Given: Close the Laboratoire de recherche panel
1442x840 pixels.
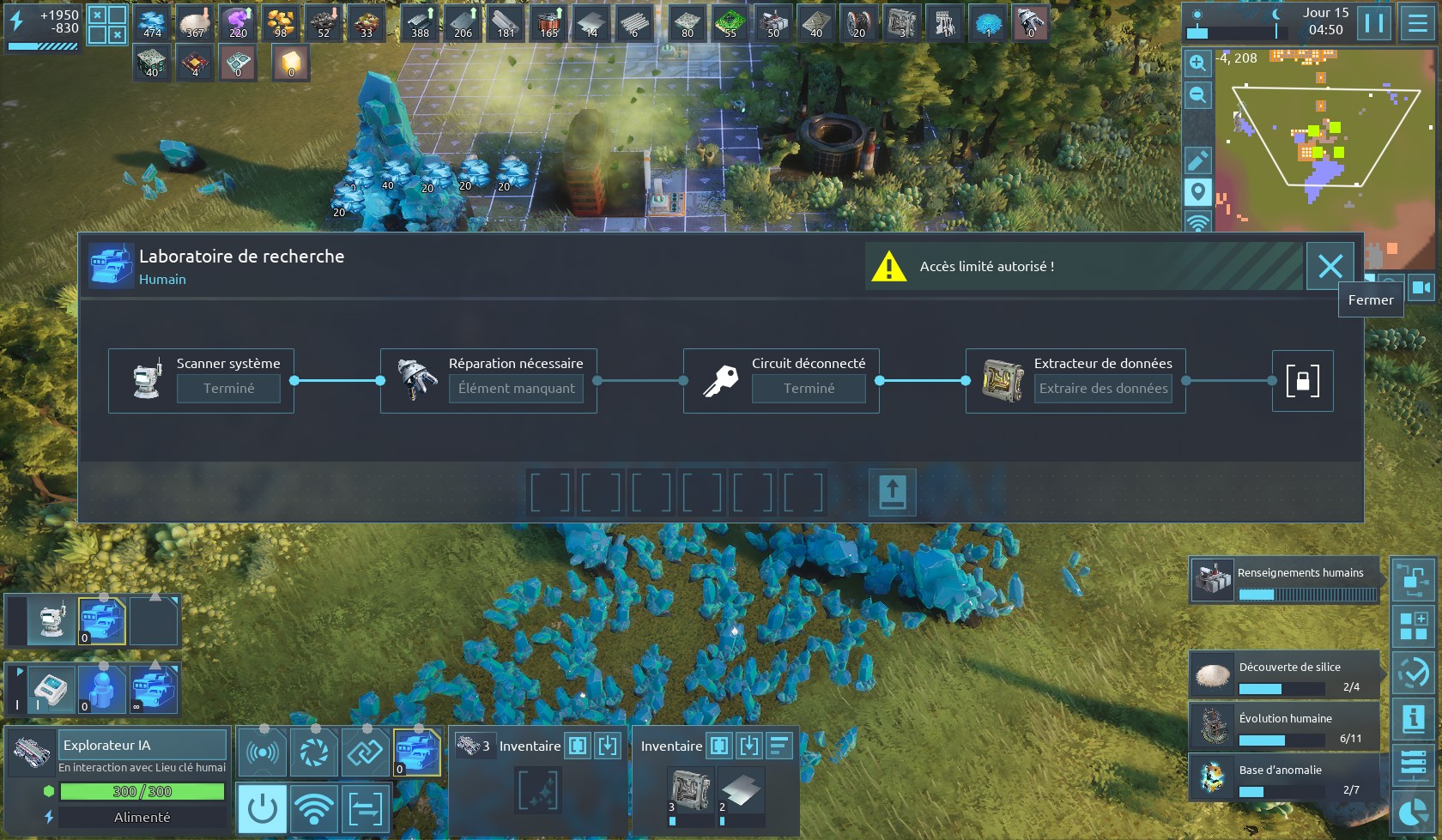Looking at the screenshot, I should (1330, 266).
